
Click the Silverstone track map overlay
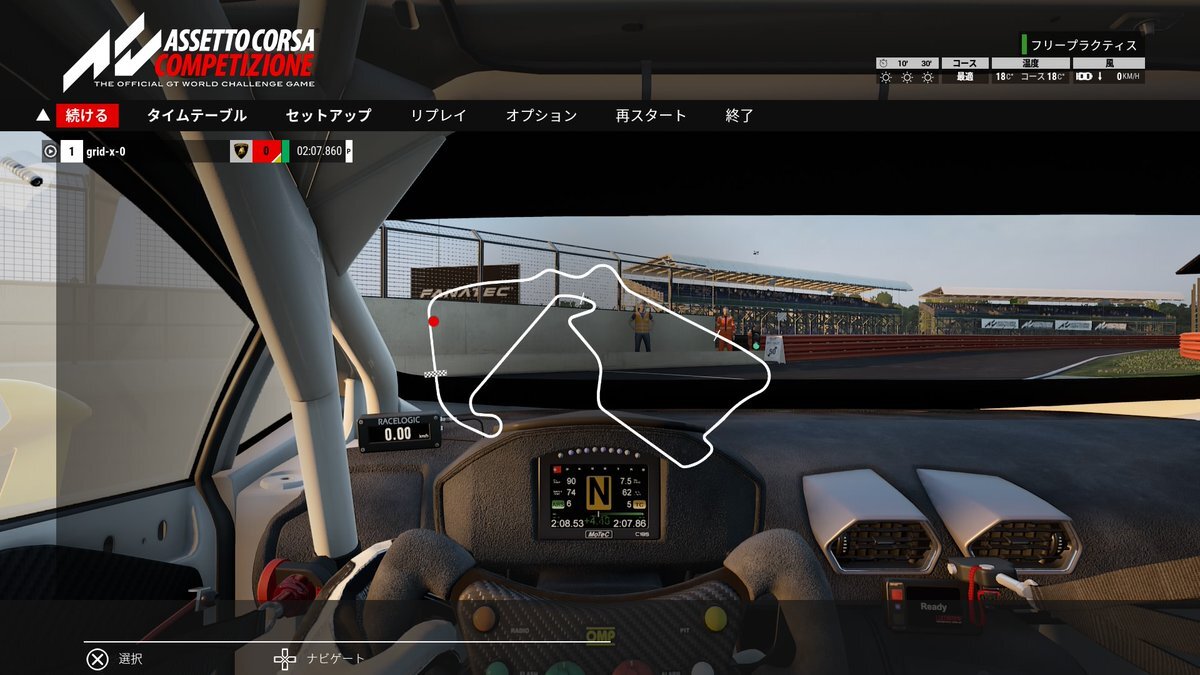pyautogui.click(x=600, y=360)
